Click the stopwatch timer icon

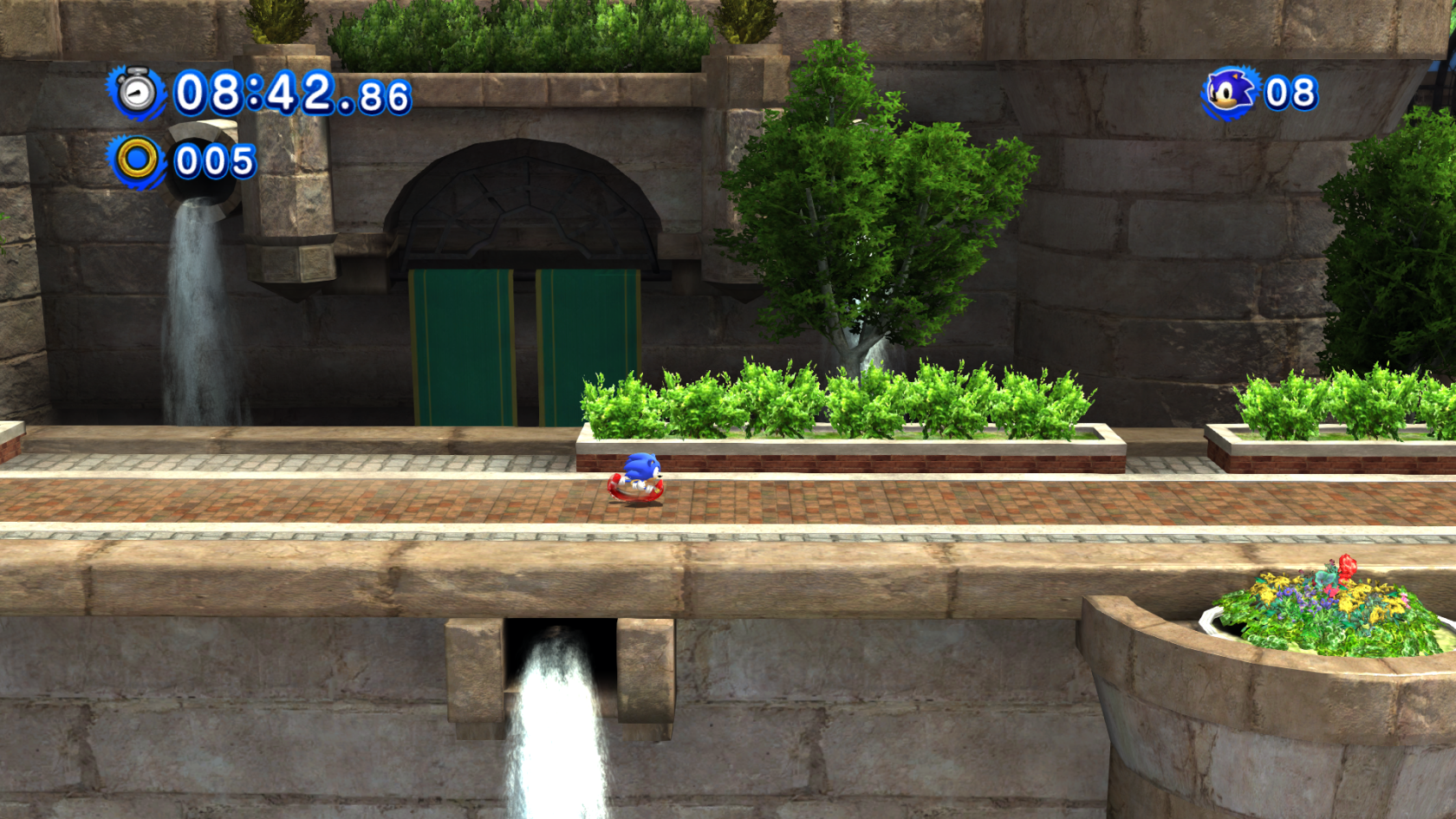[x=139, y=93]
